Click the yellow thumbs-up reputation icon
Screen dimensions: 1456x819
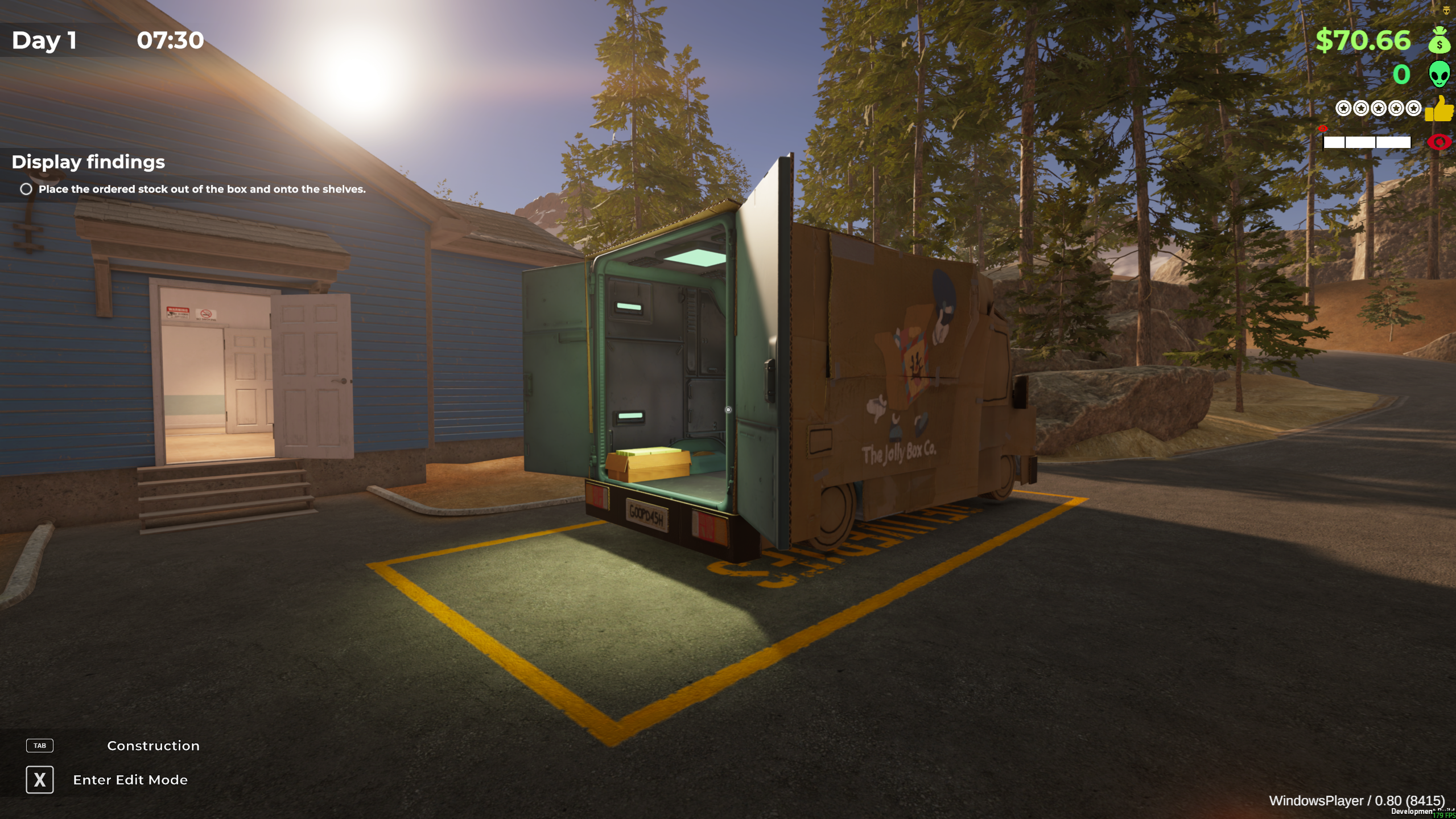(1439, 109)
